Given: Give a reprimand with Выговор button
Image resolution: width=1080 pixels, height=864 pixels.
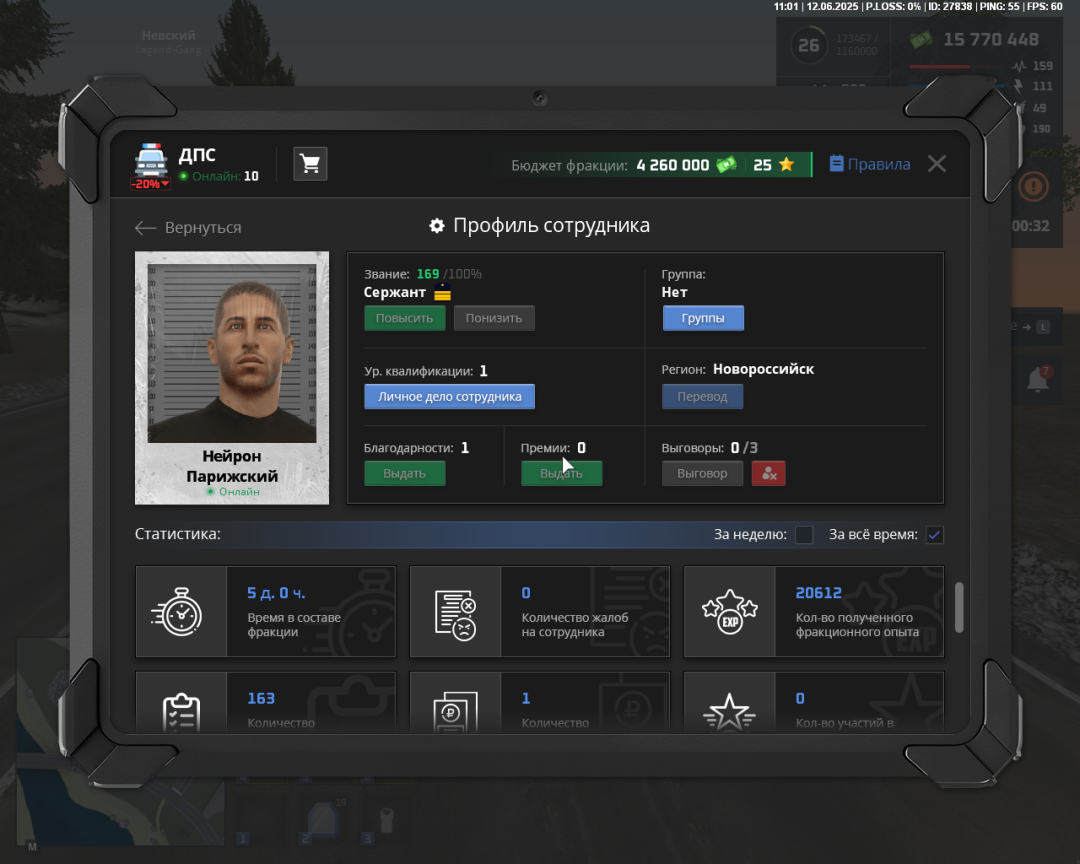Looking at the screenshot, I should [x=702, y=473].
